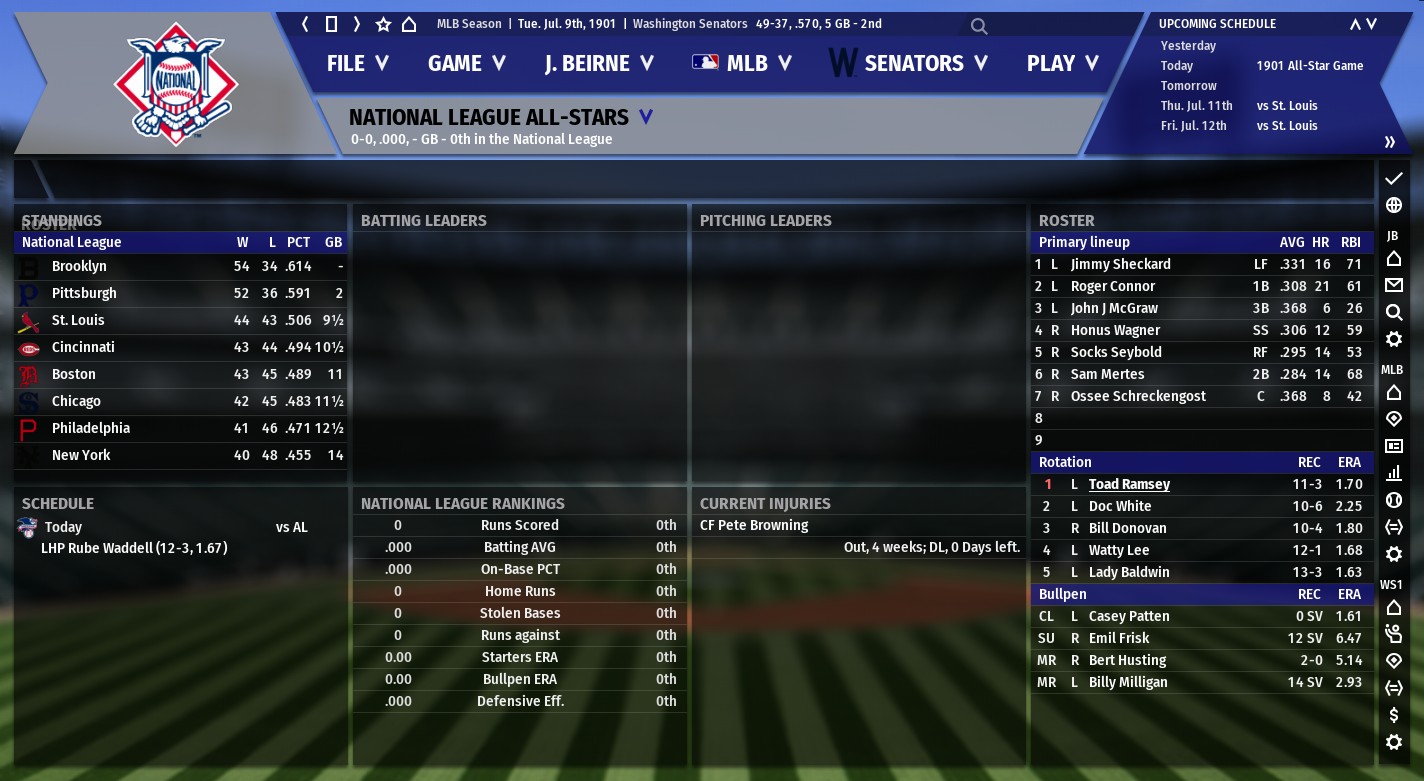The width and height of the screenshot is (1424, 781).
Task: Open the mail envelope icon in sidebar
Action: pos(1393,286)
